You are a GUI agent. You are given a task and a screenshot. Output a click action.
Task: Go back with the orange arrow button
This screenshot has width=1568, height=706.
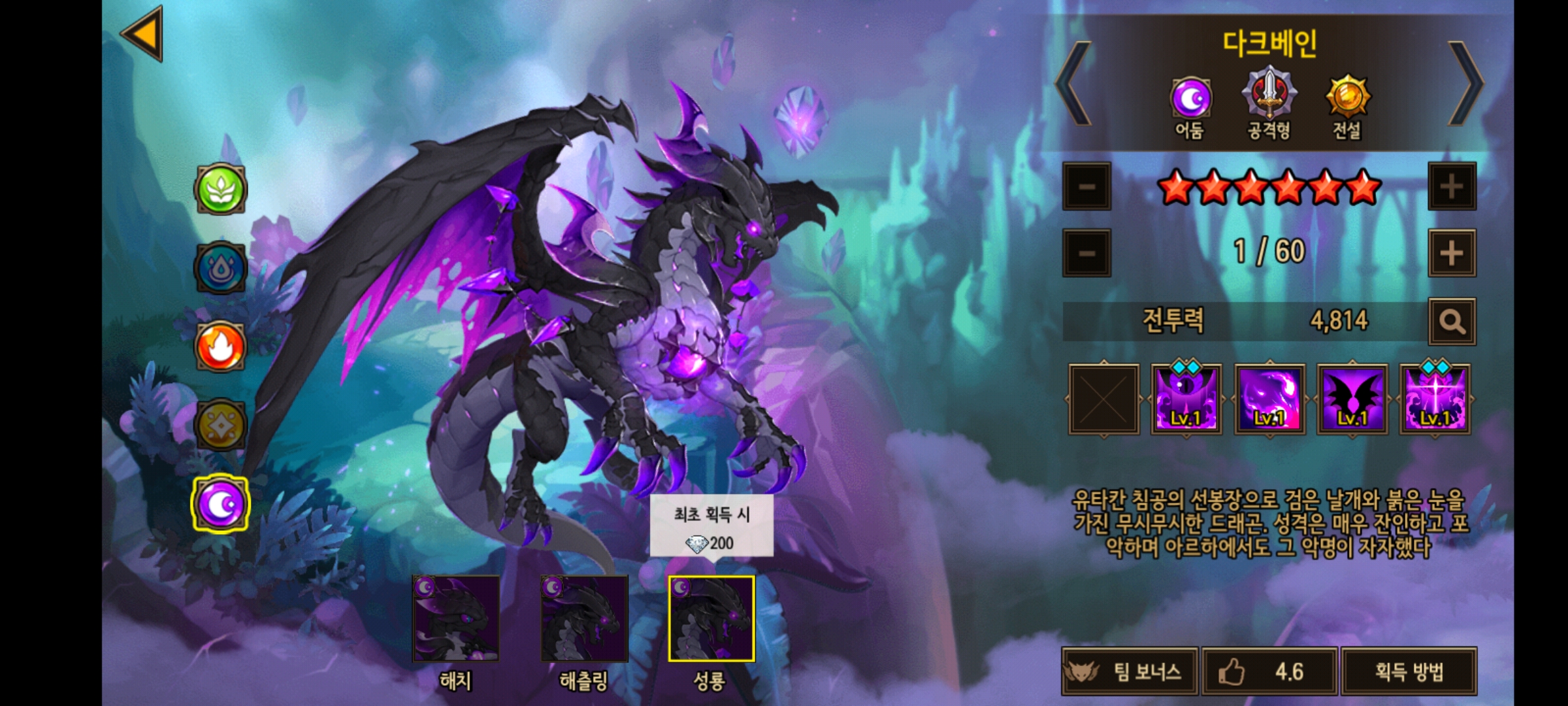tap(142, 33)
